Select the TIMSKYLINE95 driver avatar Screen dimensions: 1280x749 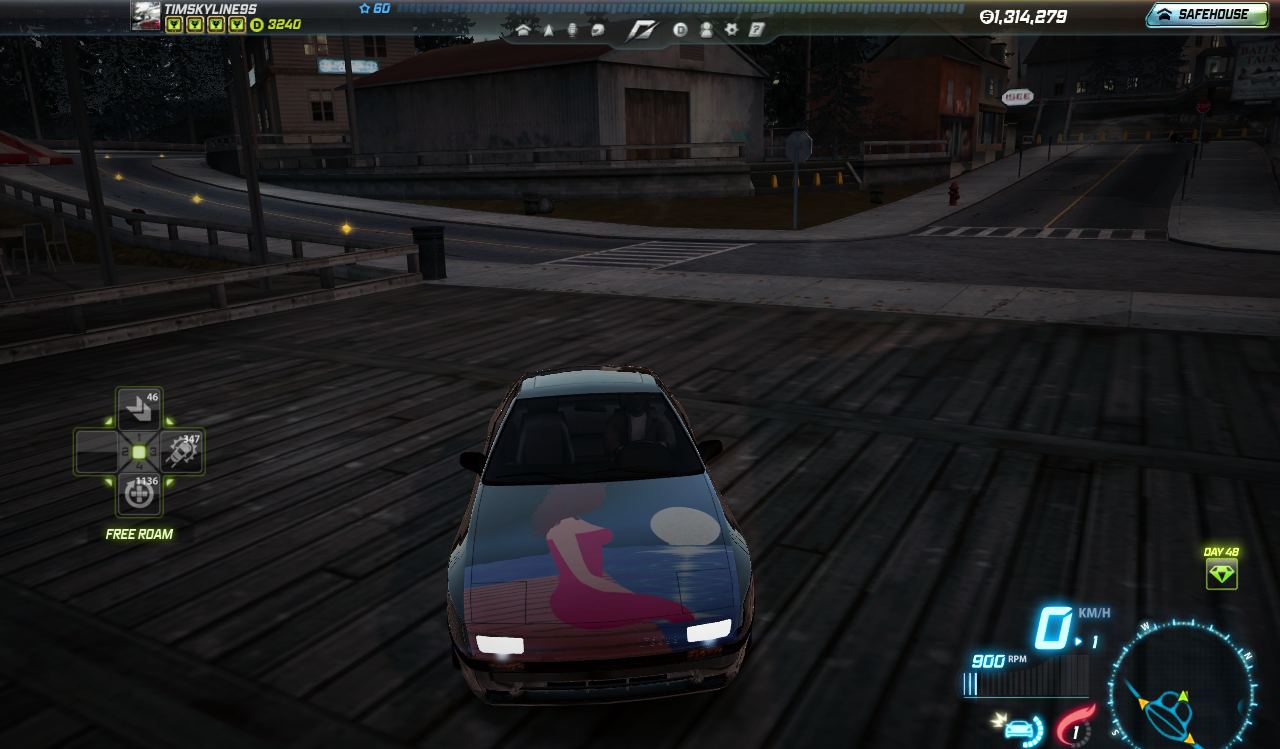(x=146, y=16)
